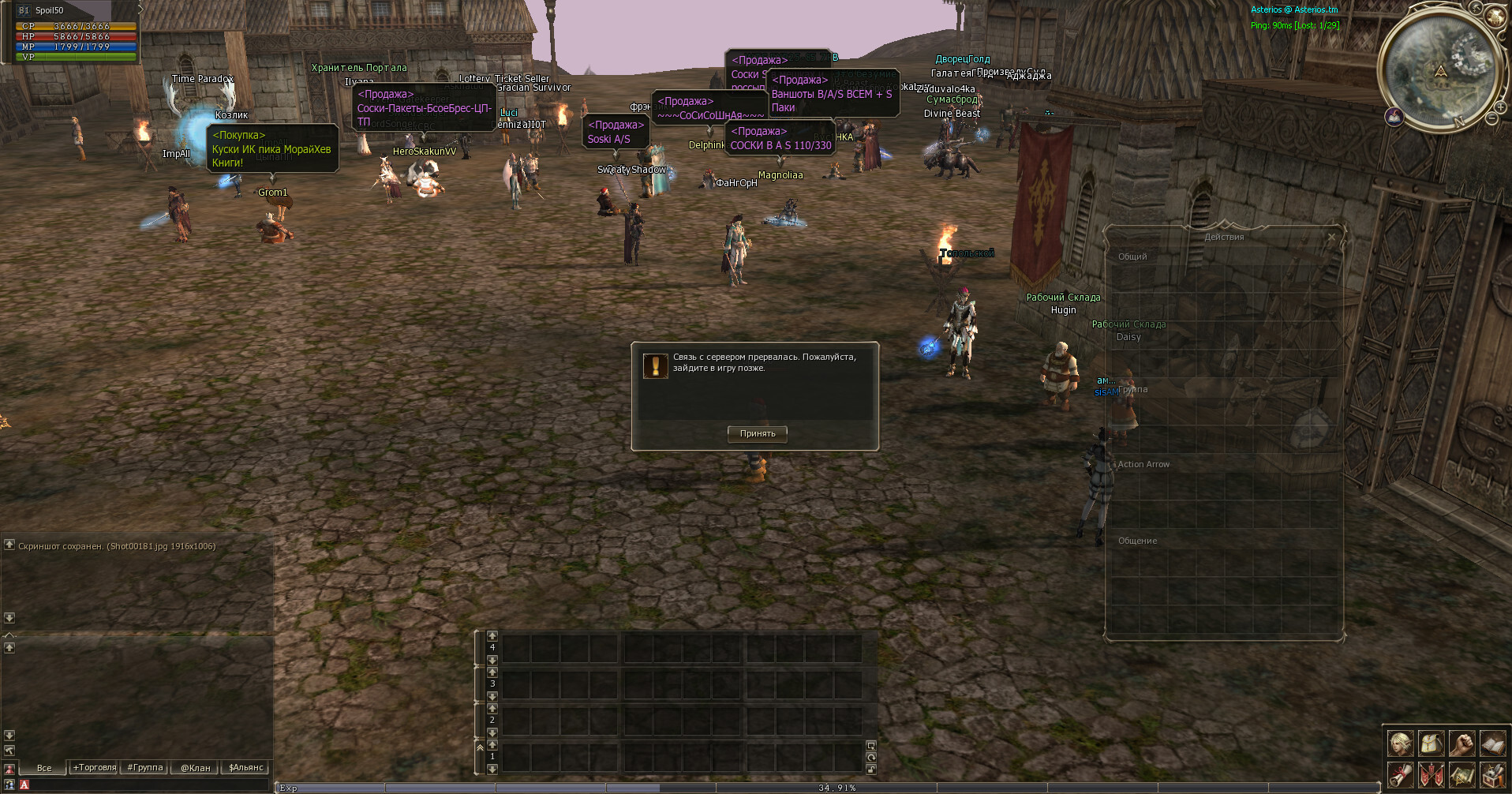Zoom out the minimap with minus button
1512x794 pixels.
[x=1491, y=118]
